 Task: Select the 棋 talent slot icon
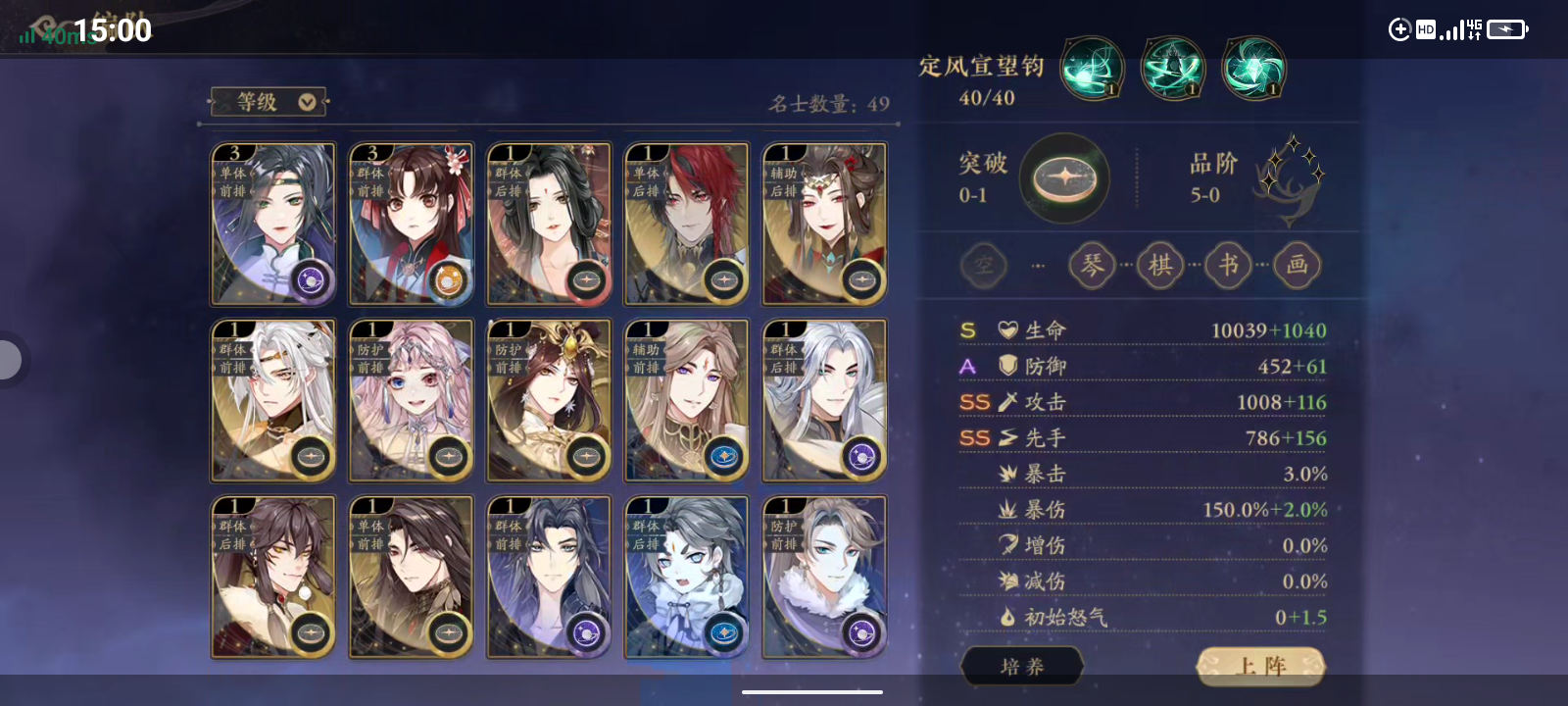tap(1159, 265)
